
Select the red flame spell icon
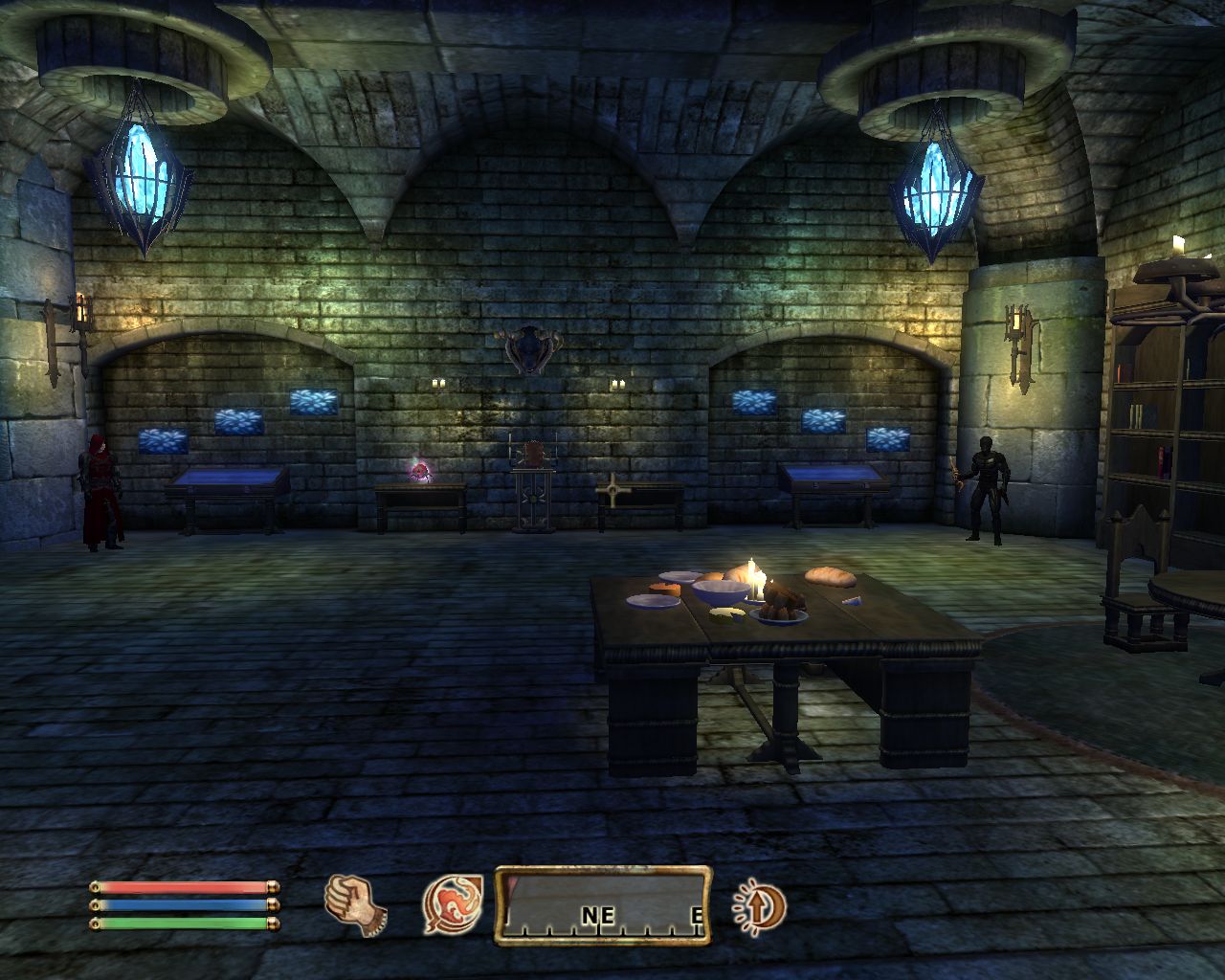pyautogui.click(x=453, y=905)
